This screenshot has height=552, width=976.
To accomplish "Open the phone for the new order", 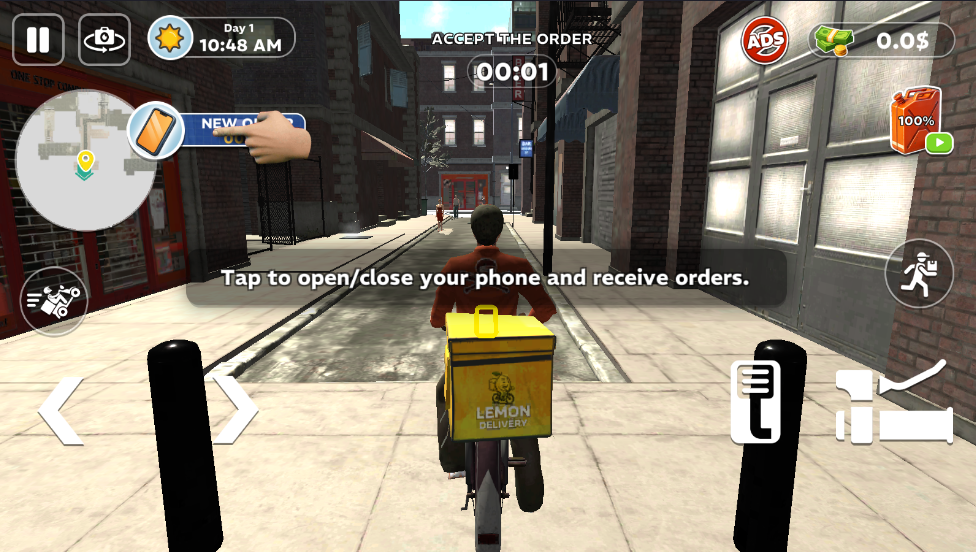I will pos(156,131).
